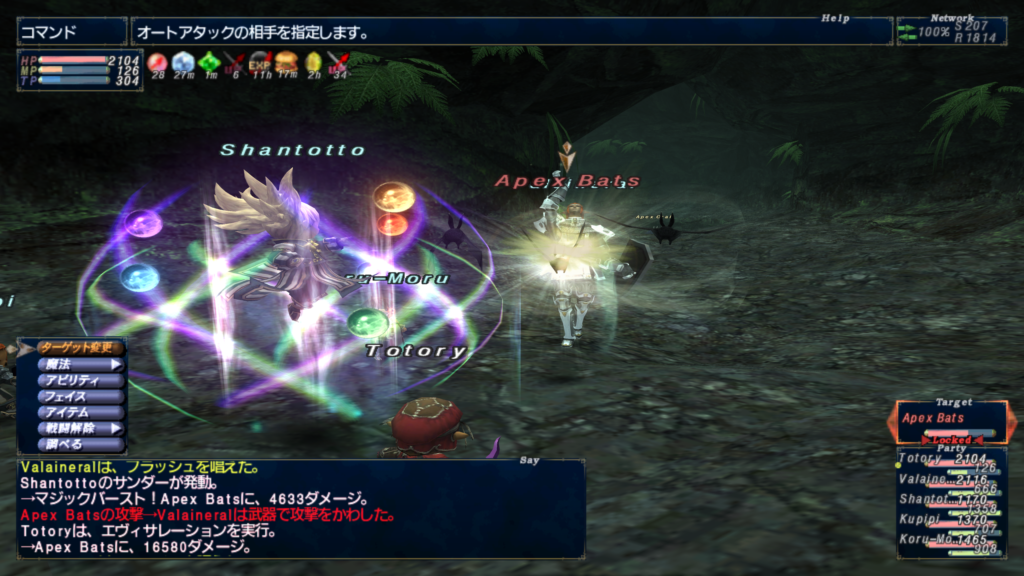
Task: Check the hamburger food status icon
Action: [286, 63]
